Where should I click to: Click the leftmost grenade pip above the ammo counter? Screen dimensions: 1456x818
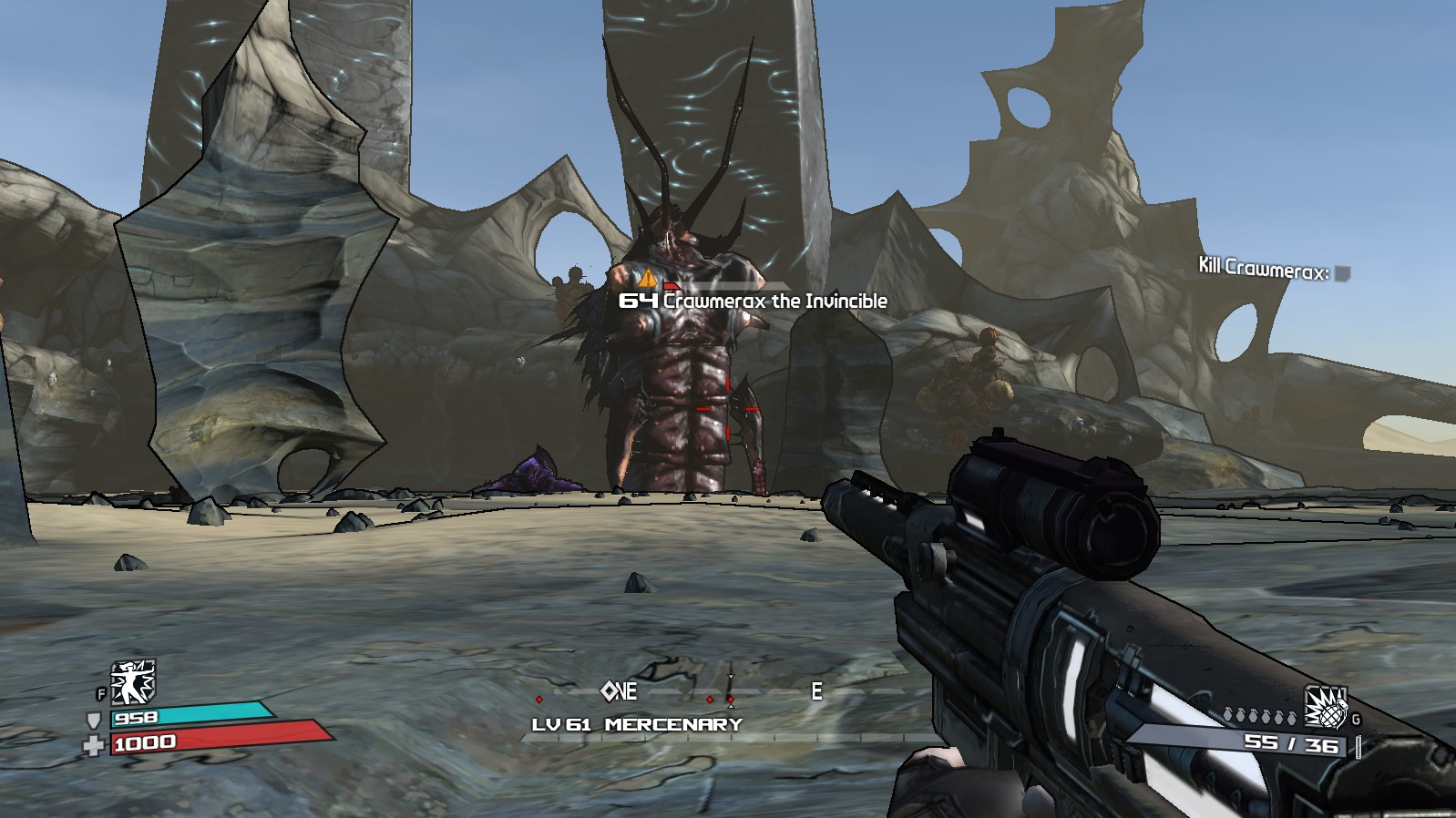pos(1228,715)
